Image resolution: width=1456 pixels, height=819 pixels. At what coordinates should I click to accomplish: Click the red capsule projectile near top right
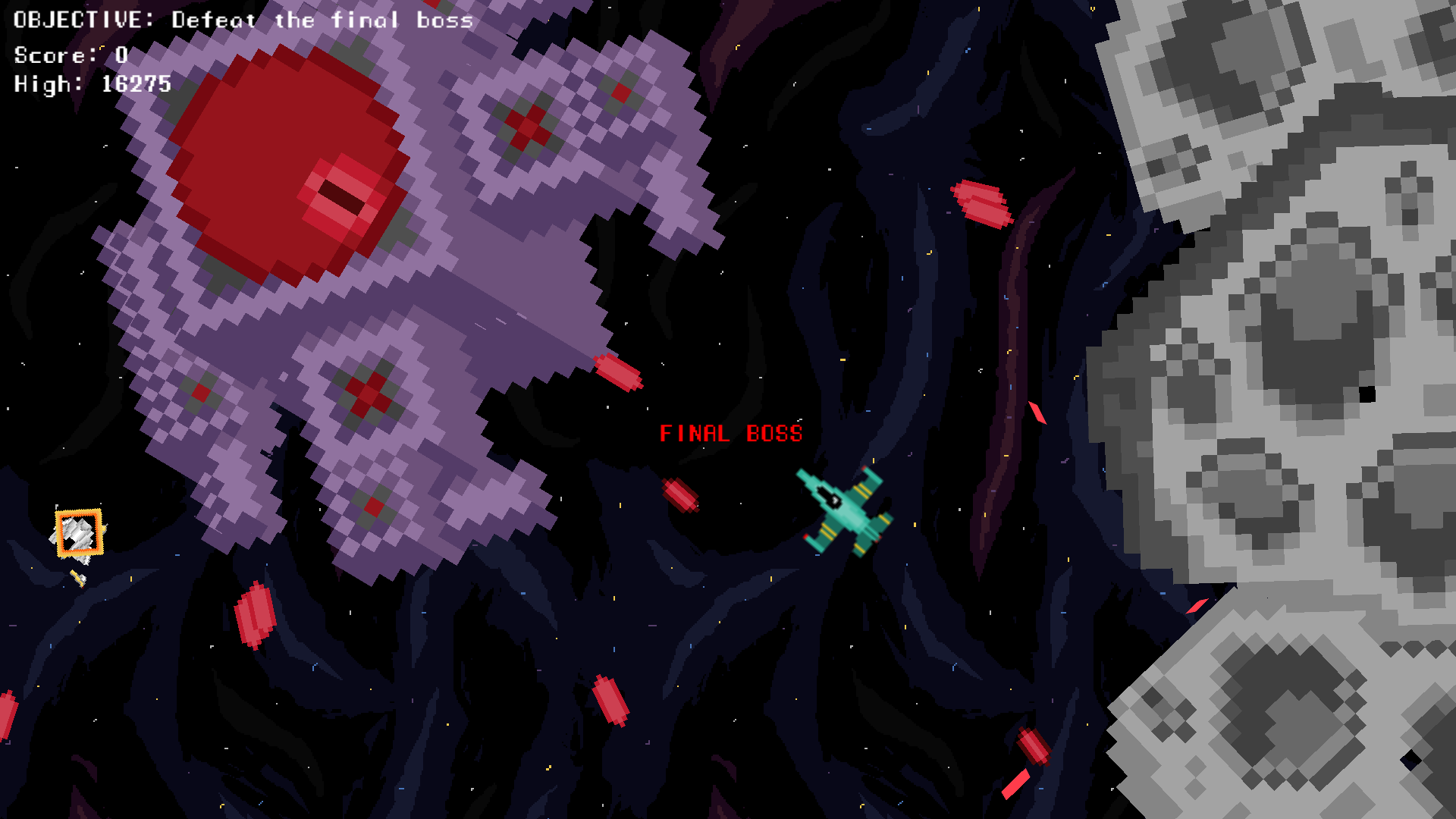pyautogui.click(x=982, y=203)
